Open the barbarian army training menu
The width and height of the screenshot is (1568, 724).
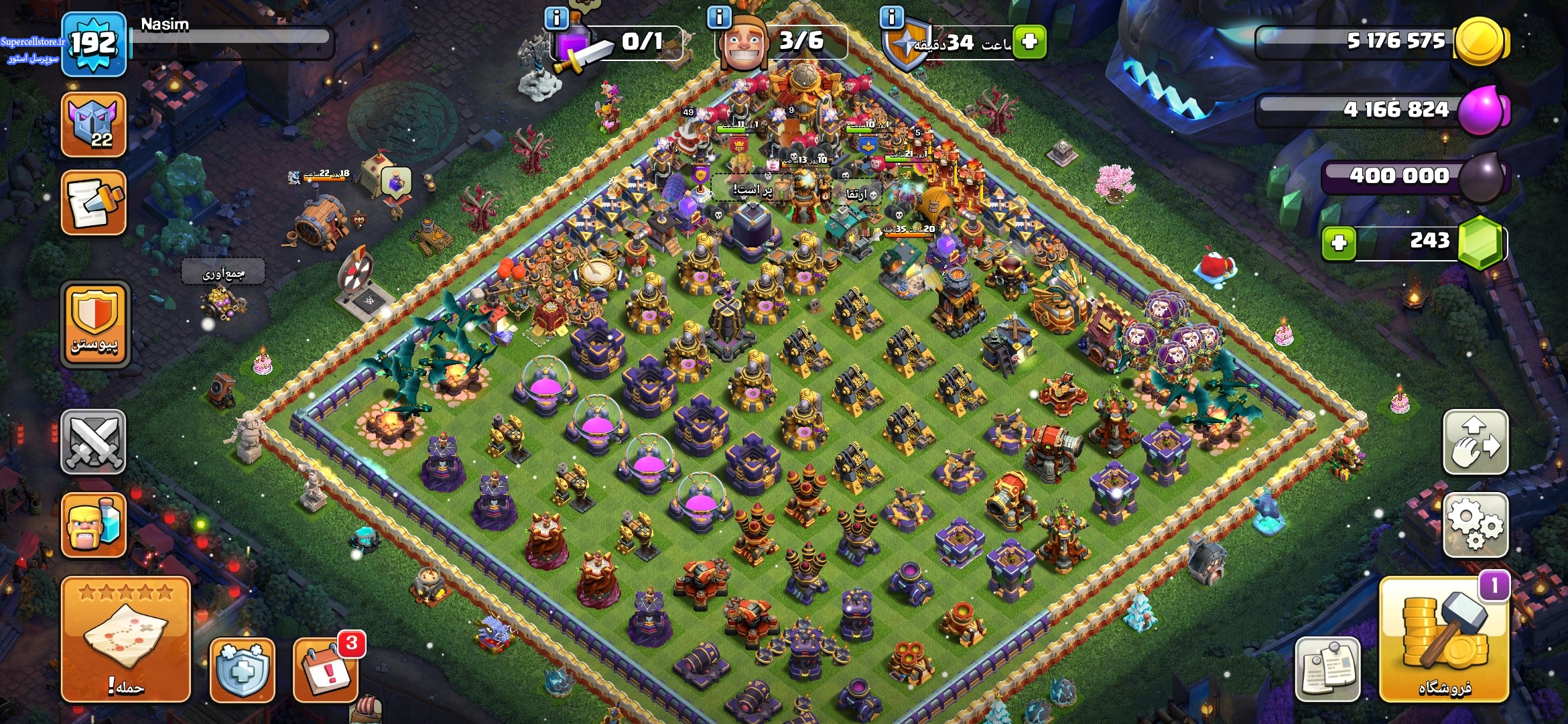point(94,525)
